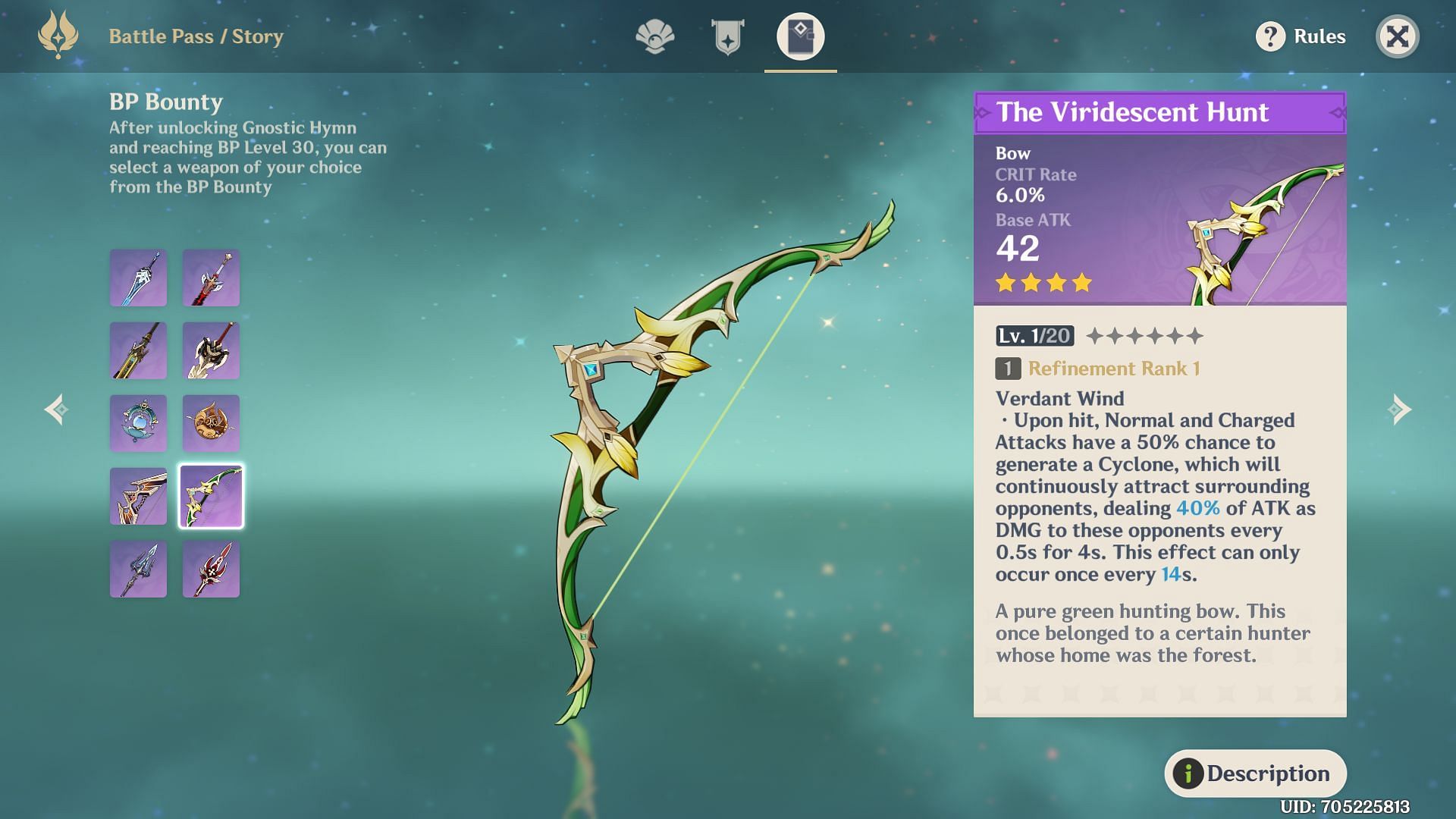Select the golden Solar Pearl catalyst
1456x819 pixels.
pos(211,424)
